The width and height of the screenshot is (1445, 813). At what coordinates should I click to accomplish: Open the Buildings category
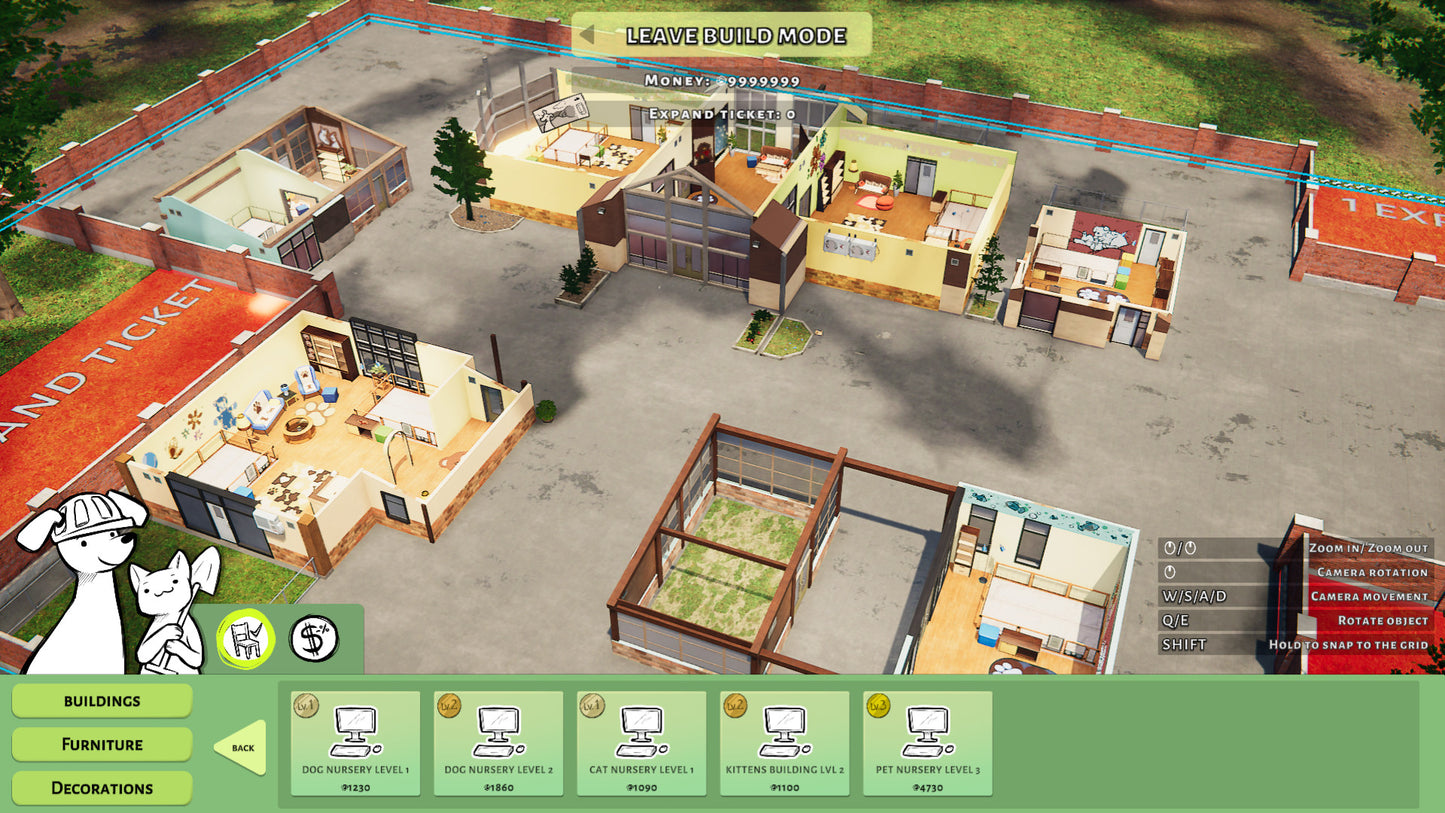102,701
